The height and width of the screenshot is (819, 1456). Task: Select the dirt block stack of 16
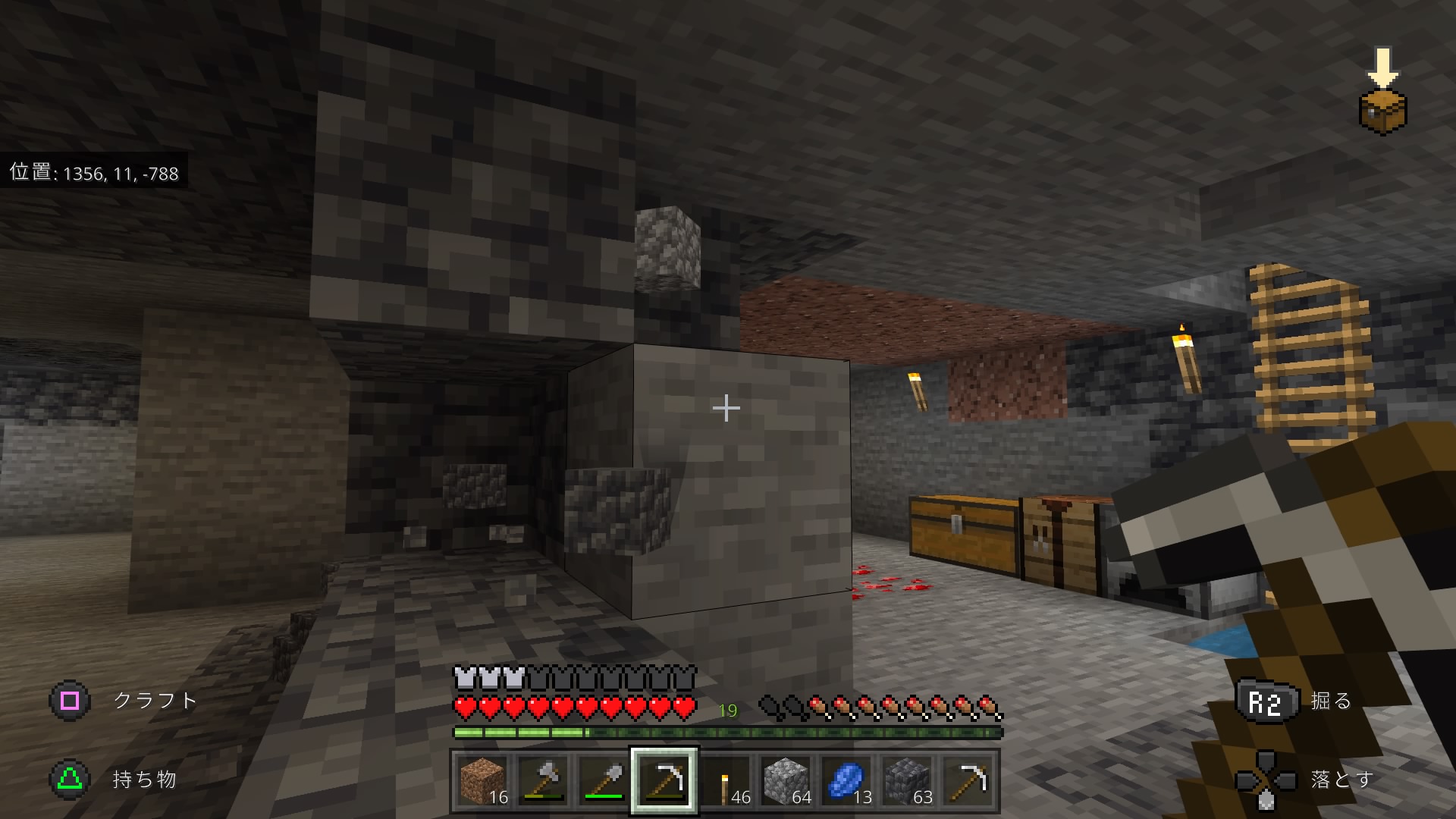(x=482, y=780)
